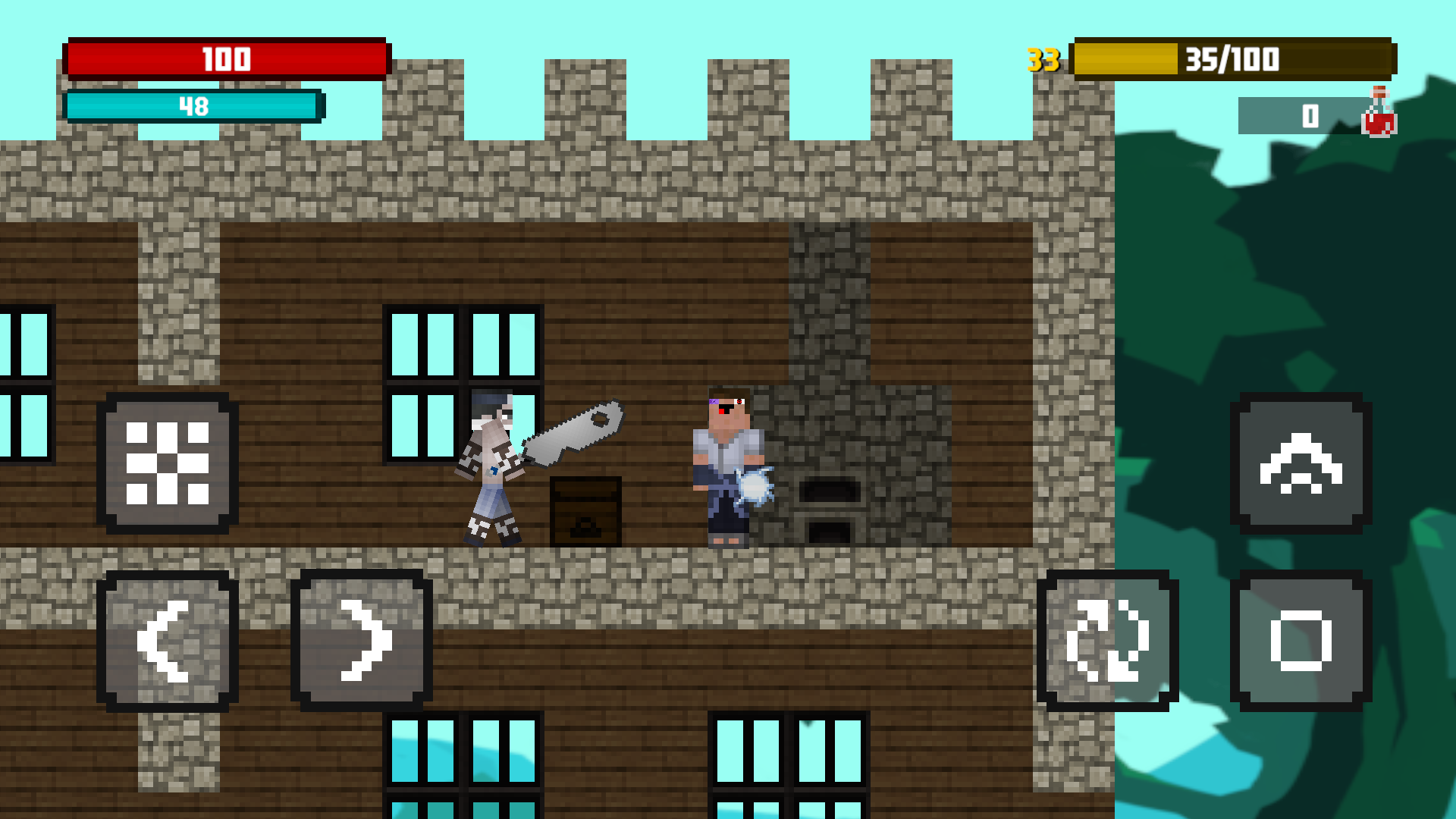The width and height of the screenshot is (1456, 819).
Task: Click the gold coin counter showing 33
Action: pyautogui.click(x=1042, y=58)
